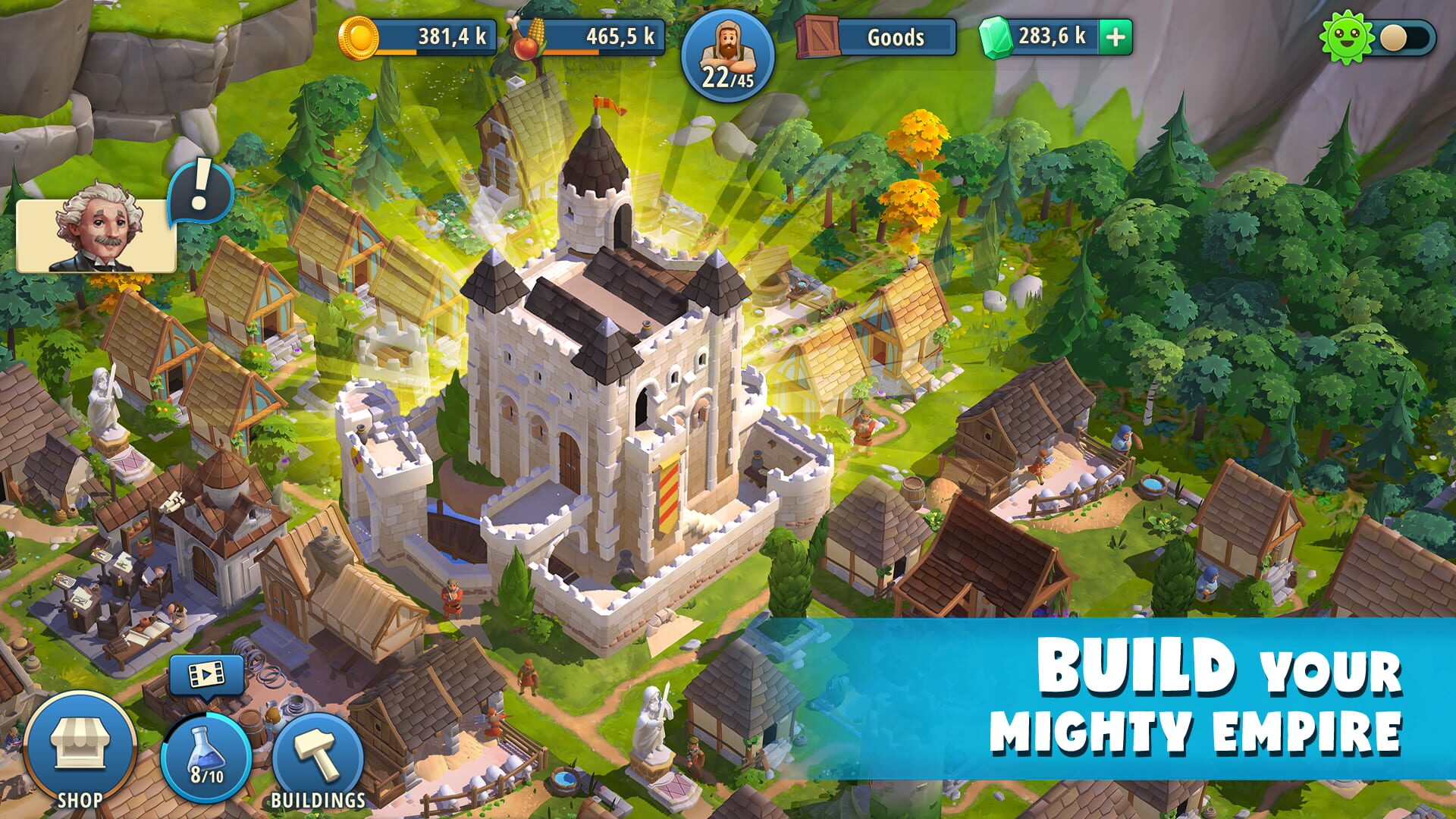
Task: Click the Goods label button
Action: click(895, 36)
